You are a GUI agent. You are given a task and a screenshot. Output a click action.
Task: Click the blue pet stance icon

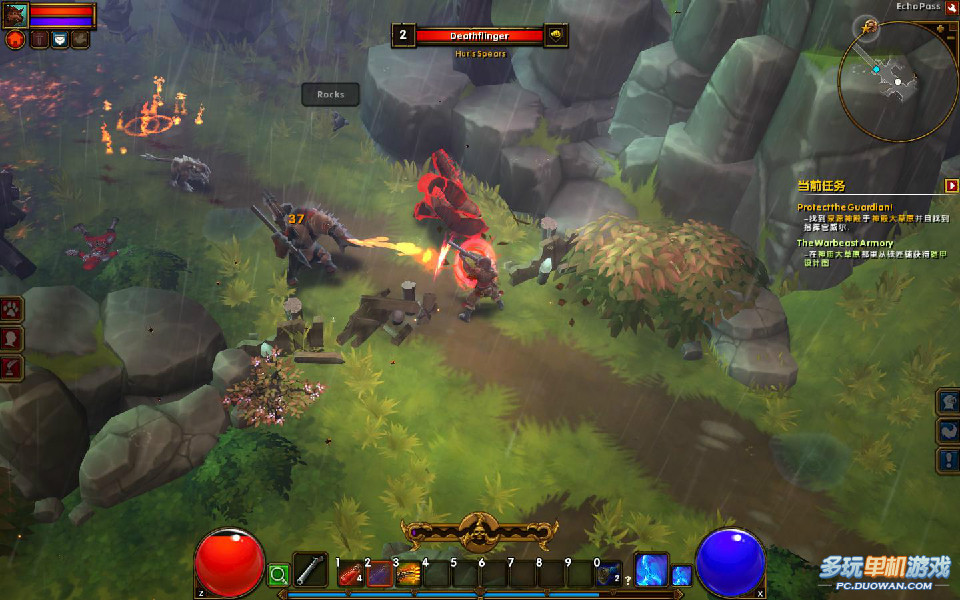coord(59,40)
